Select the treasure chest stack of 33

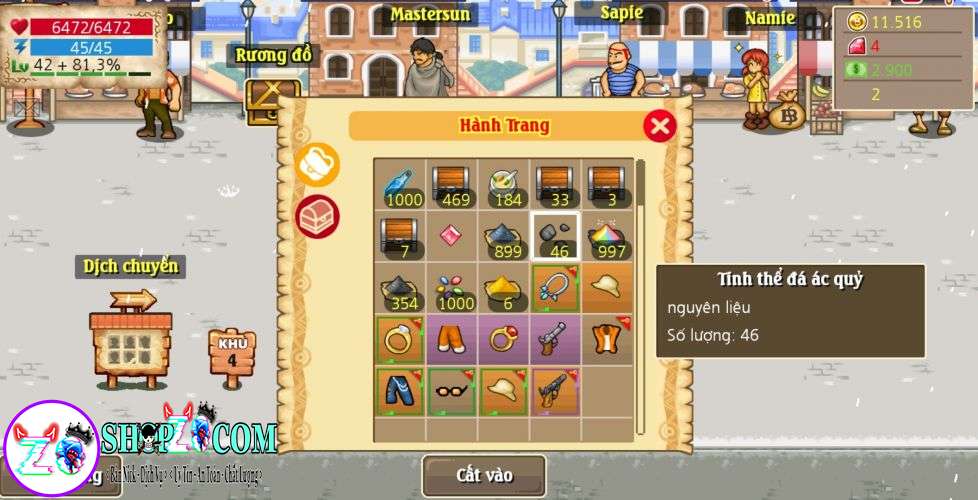click(x=556, y=185)
